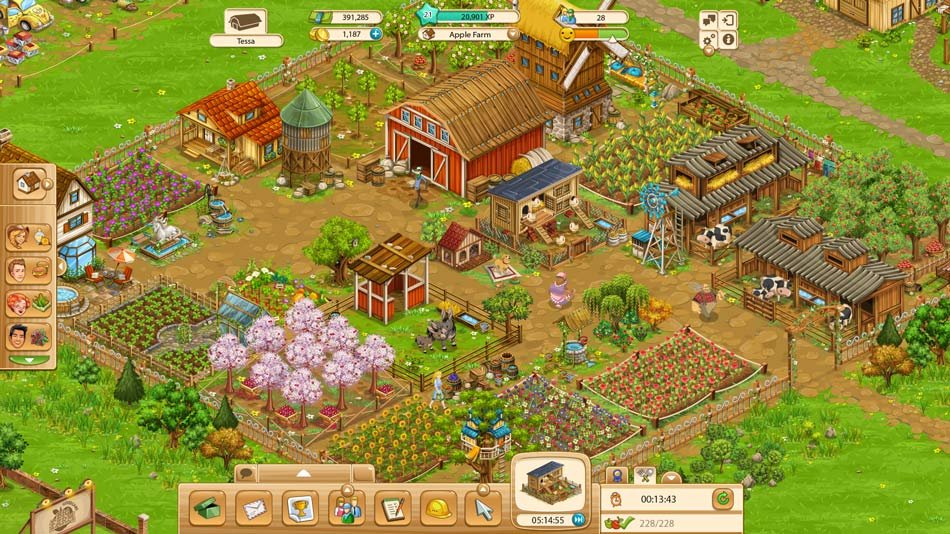
Task: Open the chat speech bubble tab
Action: point(247,473)
